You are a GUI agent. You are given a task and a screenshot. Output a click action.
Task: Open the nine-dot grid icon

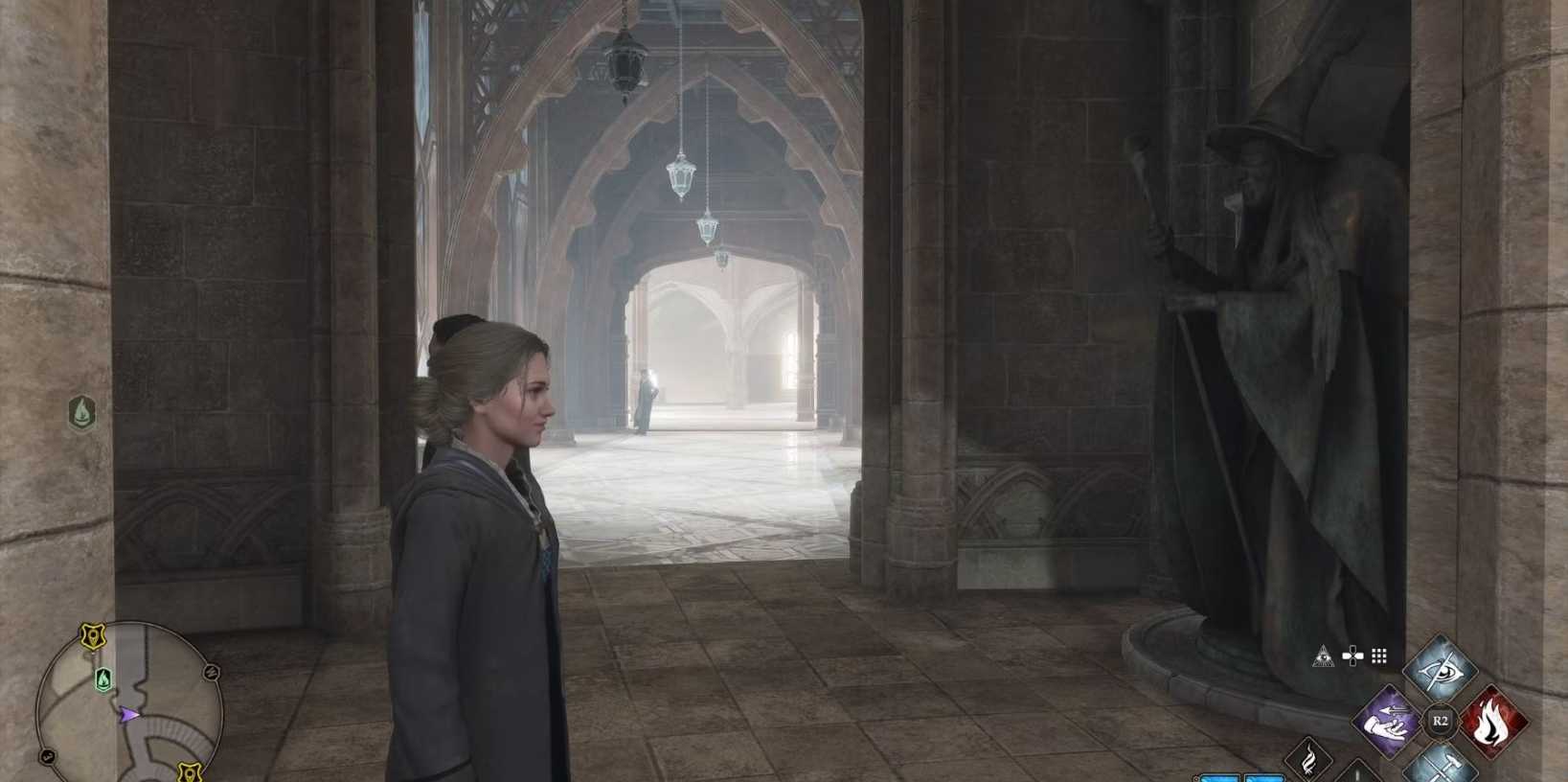[x=1379, y=656]
